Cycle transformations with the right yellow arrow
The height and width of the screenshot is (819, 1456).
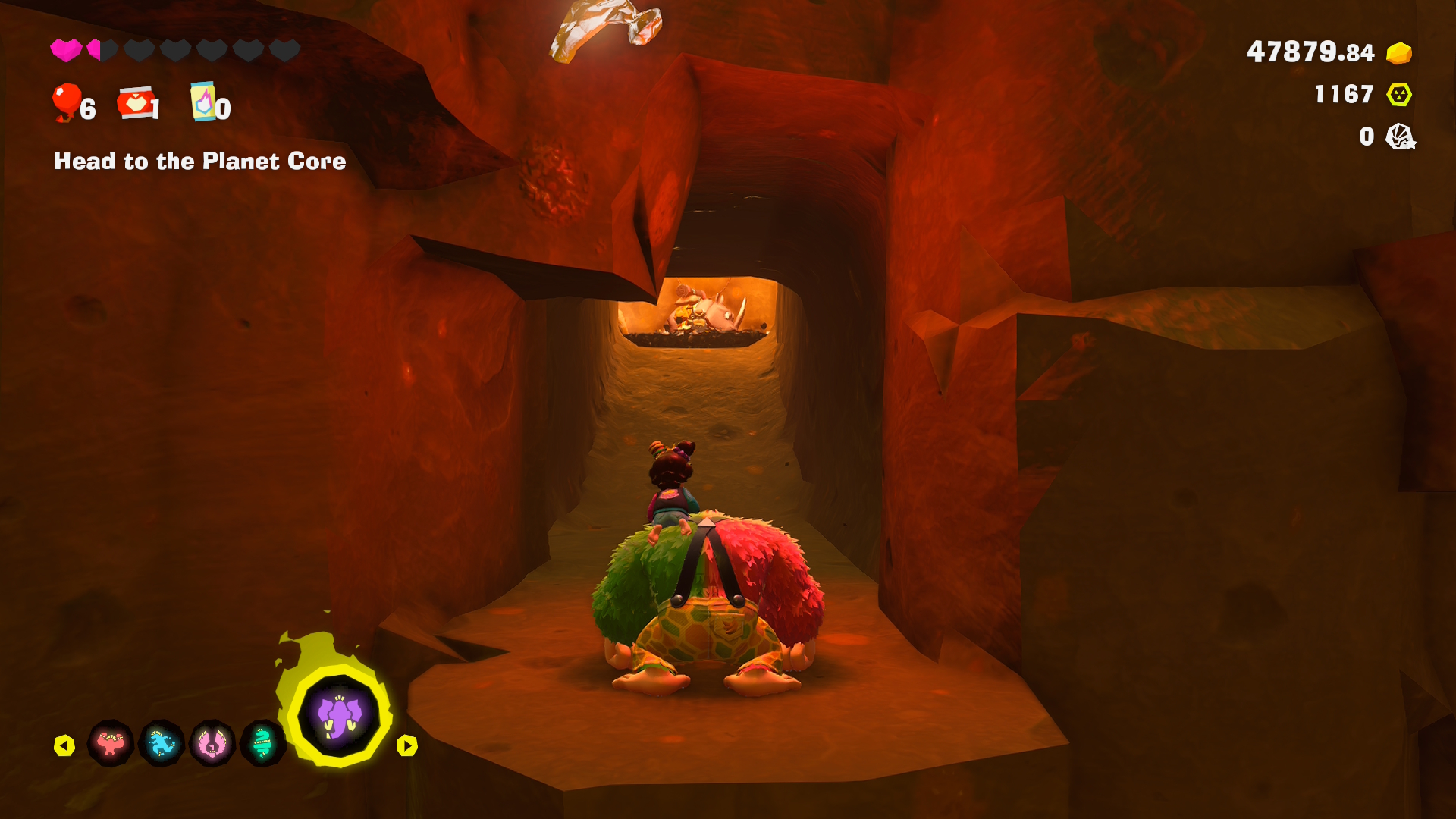pos(407,746)
